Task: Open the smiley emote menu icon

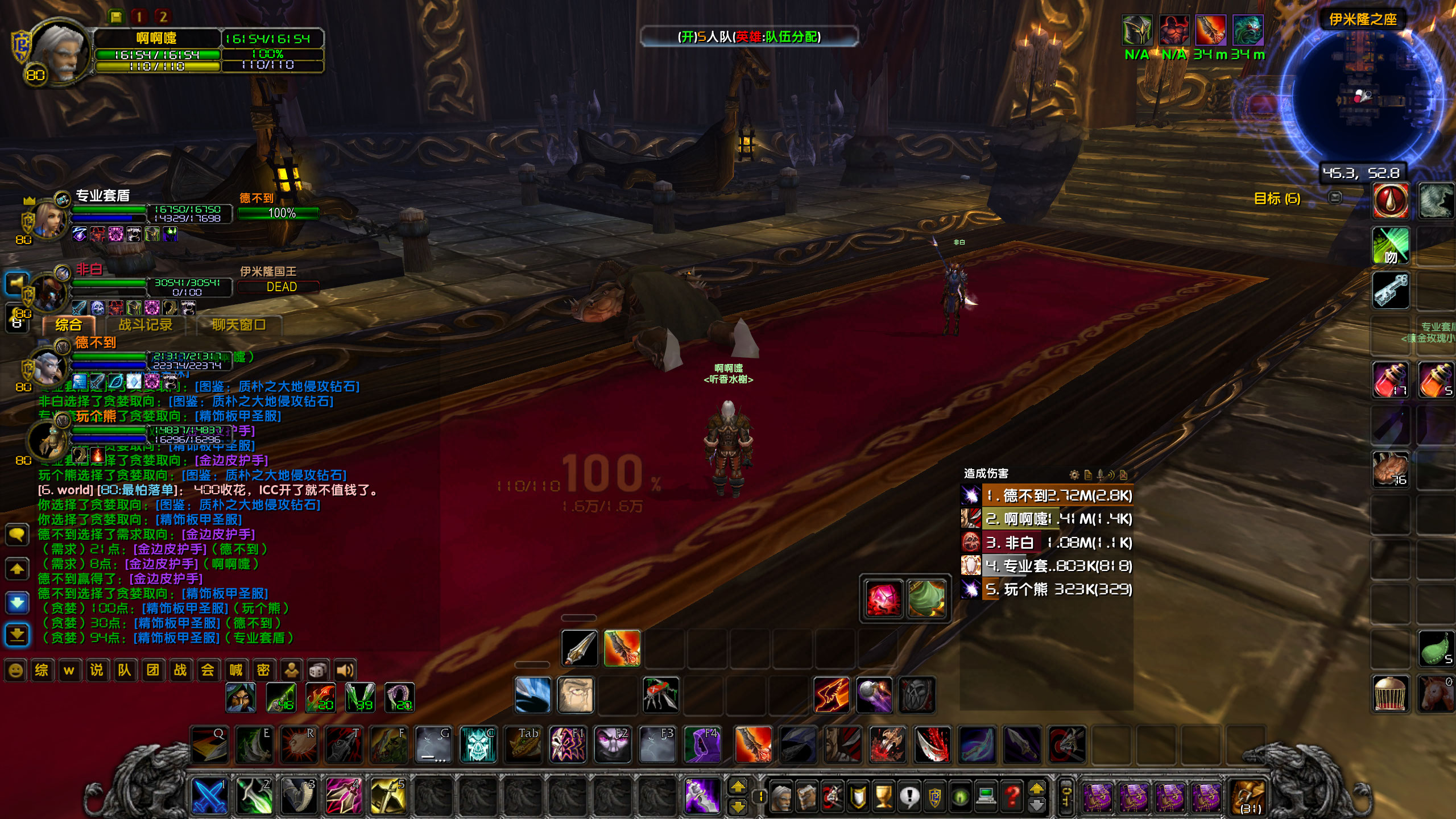Action: pyautogui.click(x=17, y=670)
